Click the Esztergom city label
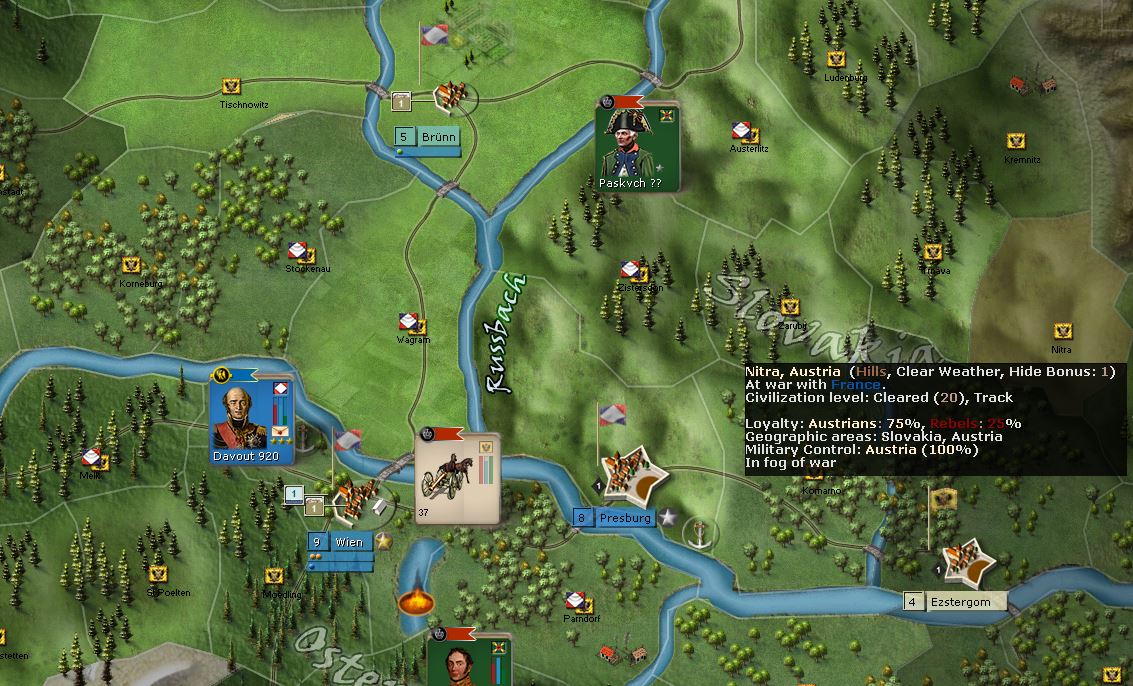 click(x=959, y=602)
